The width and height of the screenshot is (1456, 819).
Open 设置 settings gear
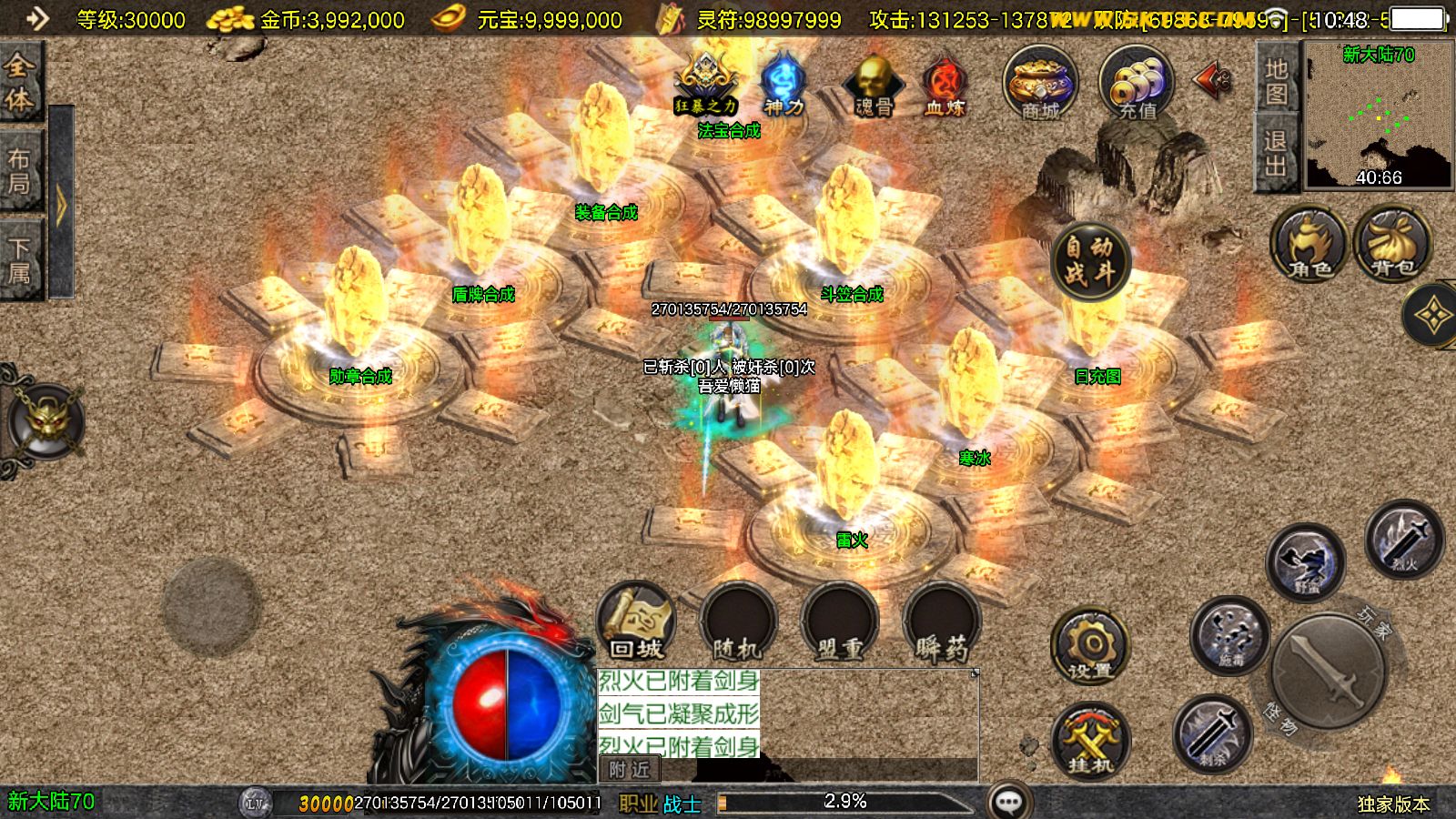click(x=1090, y=646)
